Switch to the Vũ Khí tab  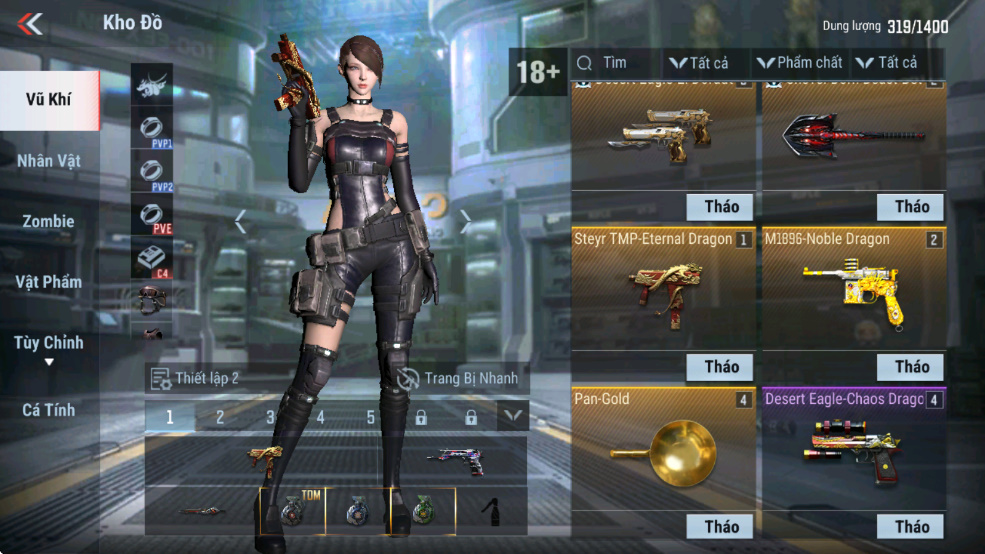coord(48,100)
